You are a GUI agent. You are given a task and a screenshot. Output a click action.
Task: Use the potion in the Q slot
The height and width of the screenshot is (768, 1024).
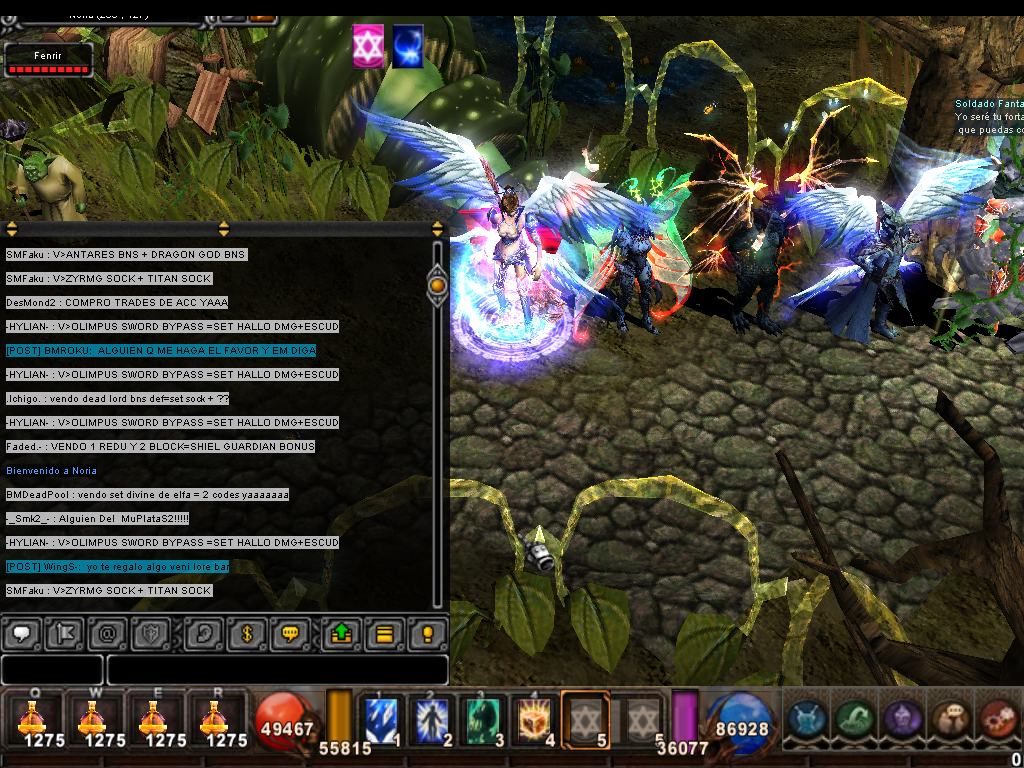32,718
